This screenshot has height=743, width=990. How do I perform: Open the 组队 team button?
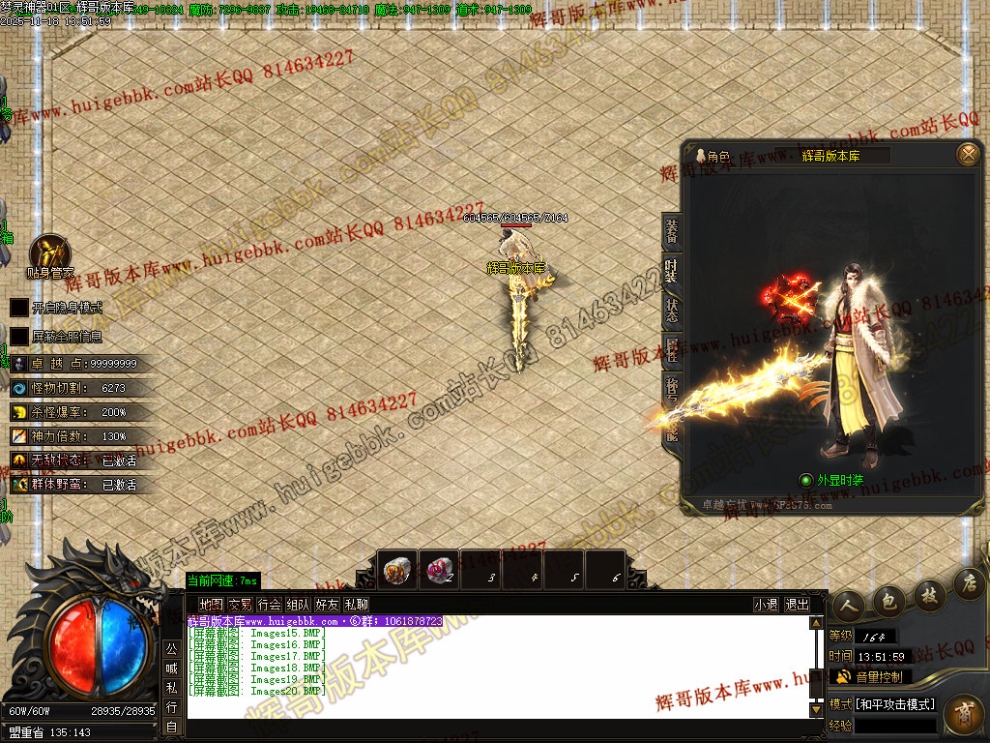(298, 604)
